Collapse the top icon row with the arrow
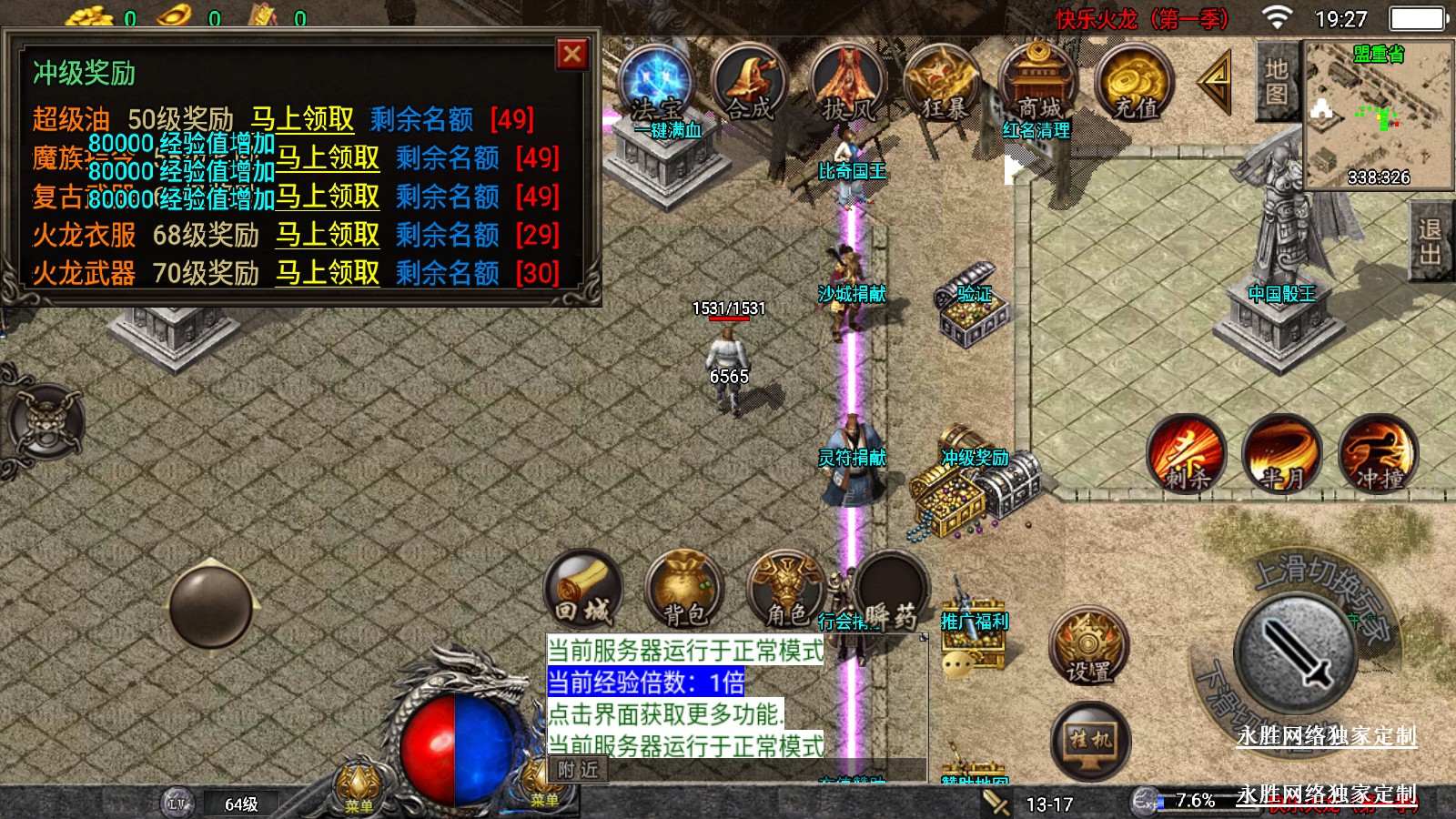Viewport: 1456px width, 819px height. pyautogui.click(x=1215, y=82)
